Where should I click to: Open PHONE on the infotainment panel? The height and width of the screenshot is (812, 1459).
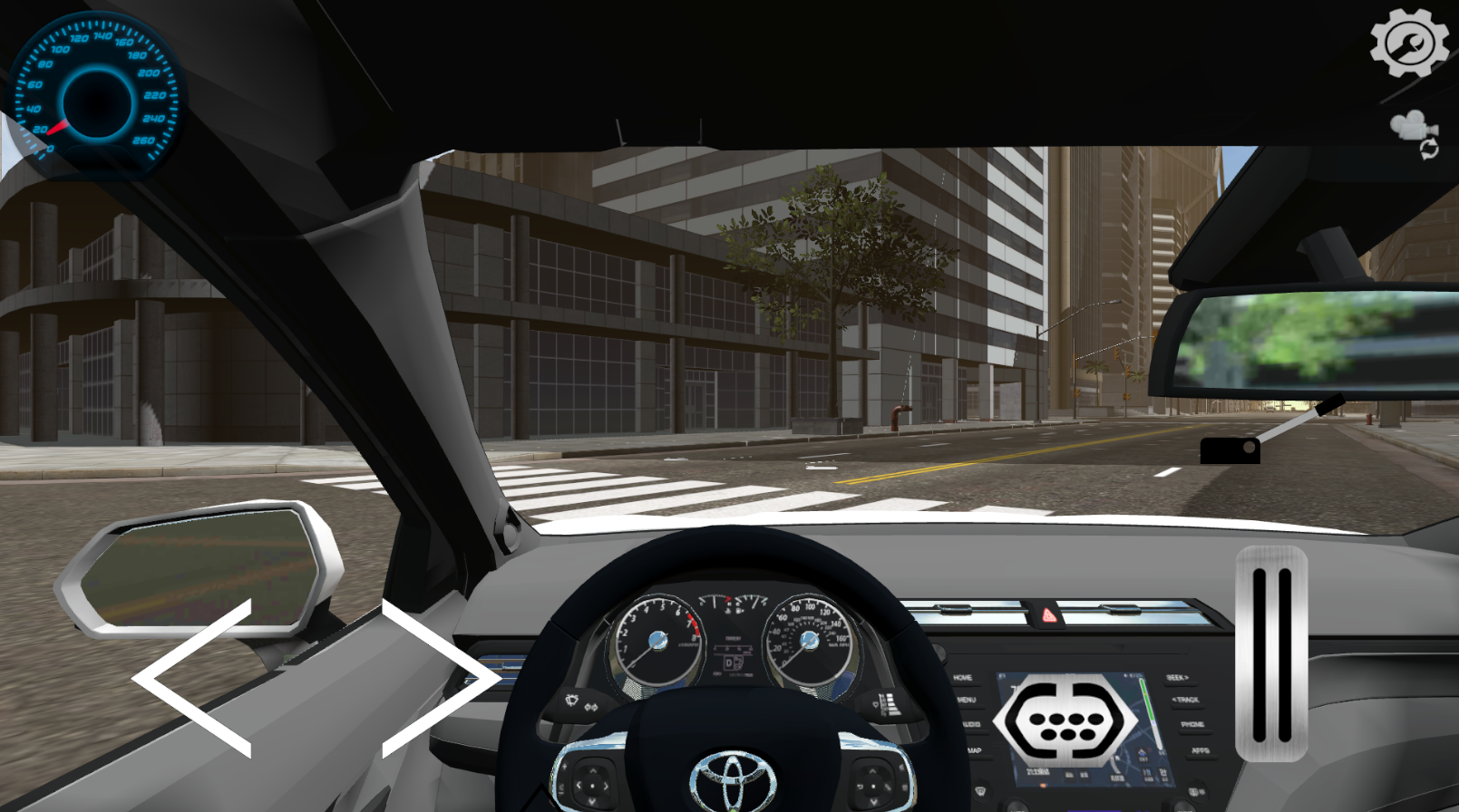click(1195, 725)
